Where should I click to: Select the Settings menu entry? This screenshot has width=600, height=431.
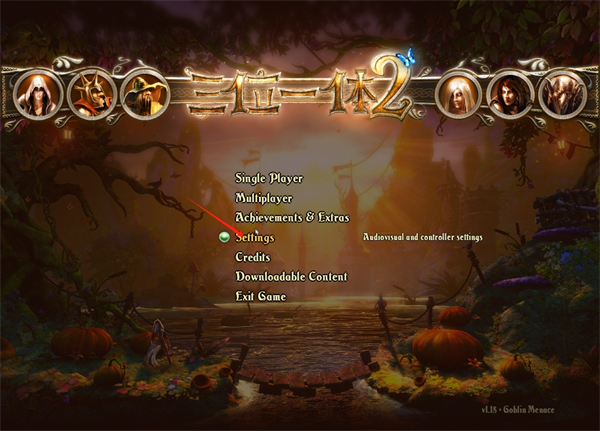point(255,238)
